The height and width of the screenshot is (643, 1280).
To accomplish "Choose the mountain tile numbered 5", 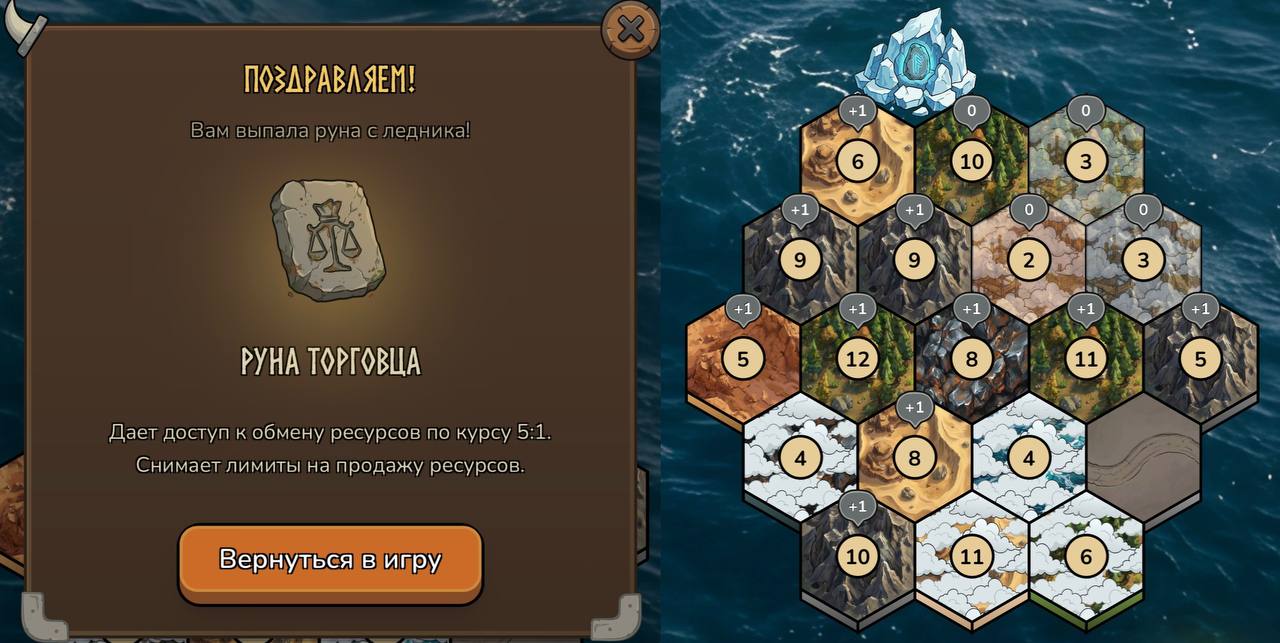I will coord(1200,358).
